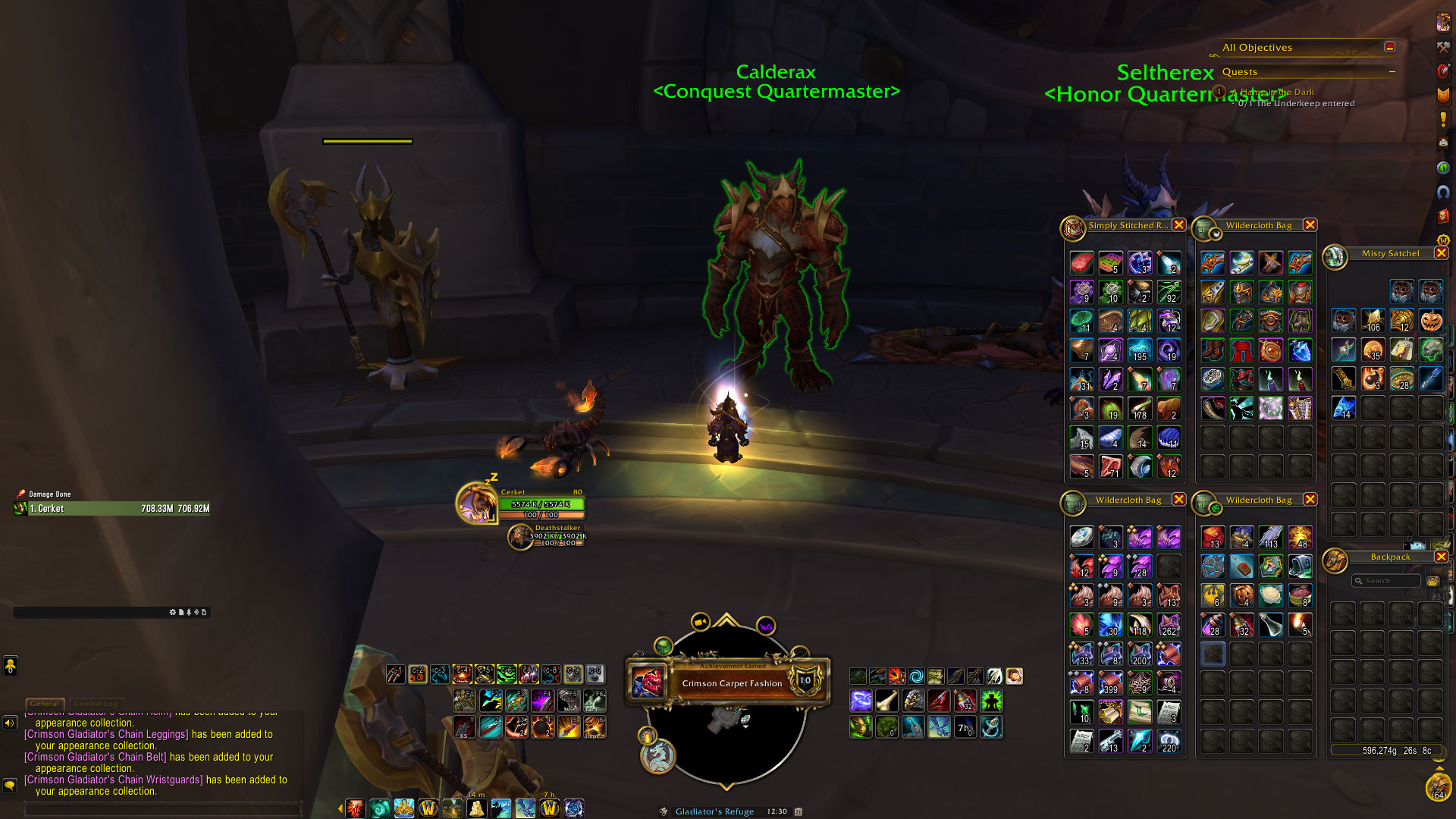Viewport: 1456px width, 819px height.
Task: Focus the Backpack search field
Action: [x=1389, y=581]
